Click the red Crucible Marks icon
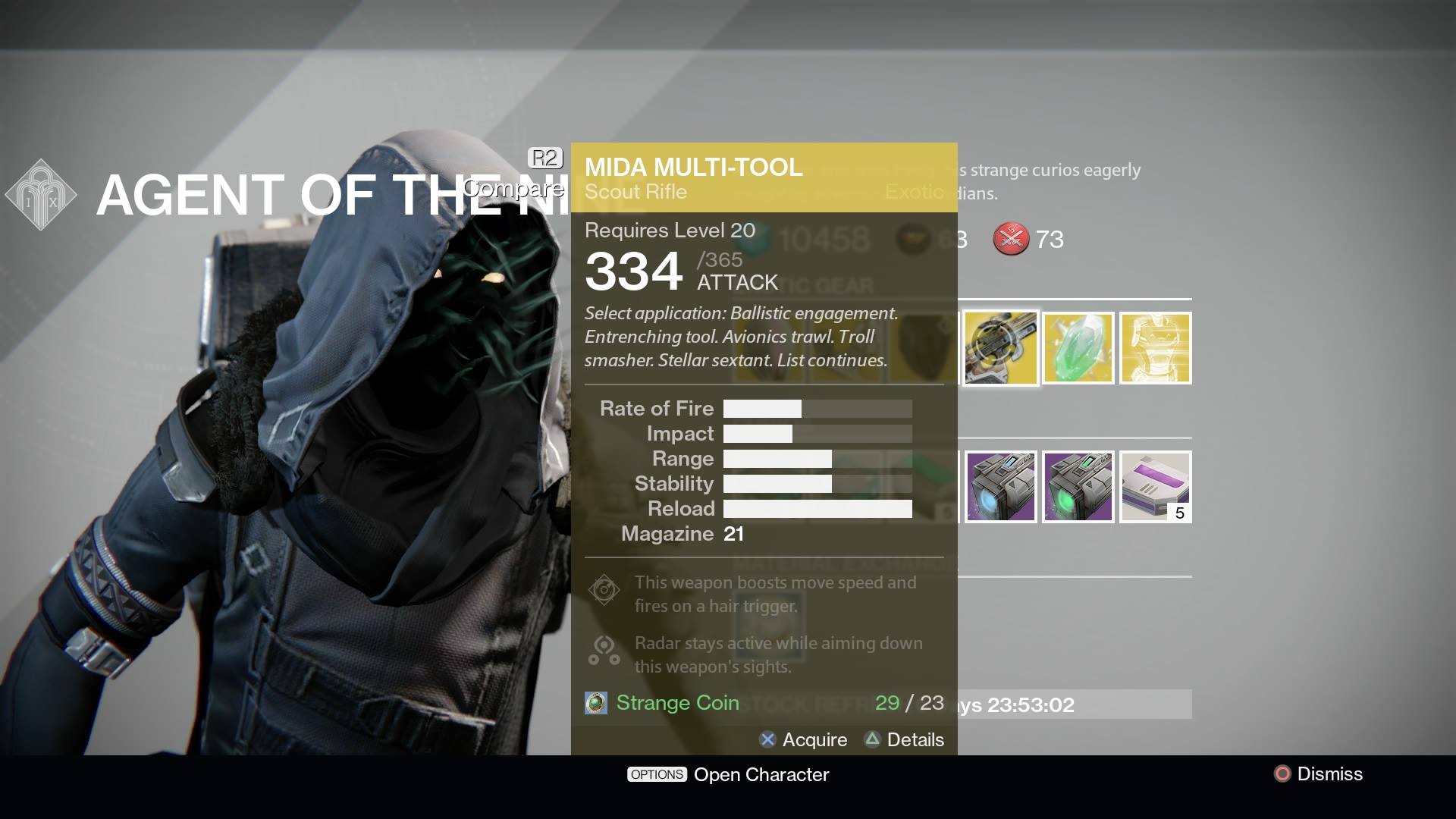The height and width of the screenshot is (819, 1456). [1011, 239]
